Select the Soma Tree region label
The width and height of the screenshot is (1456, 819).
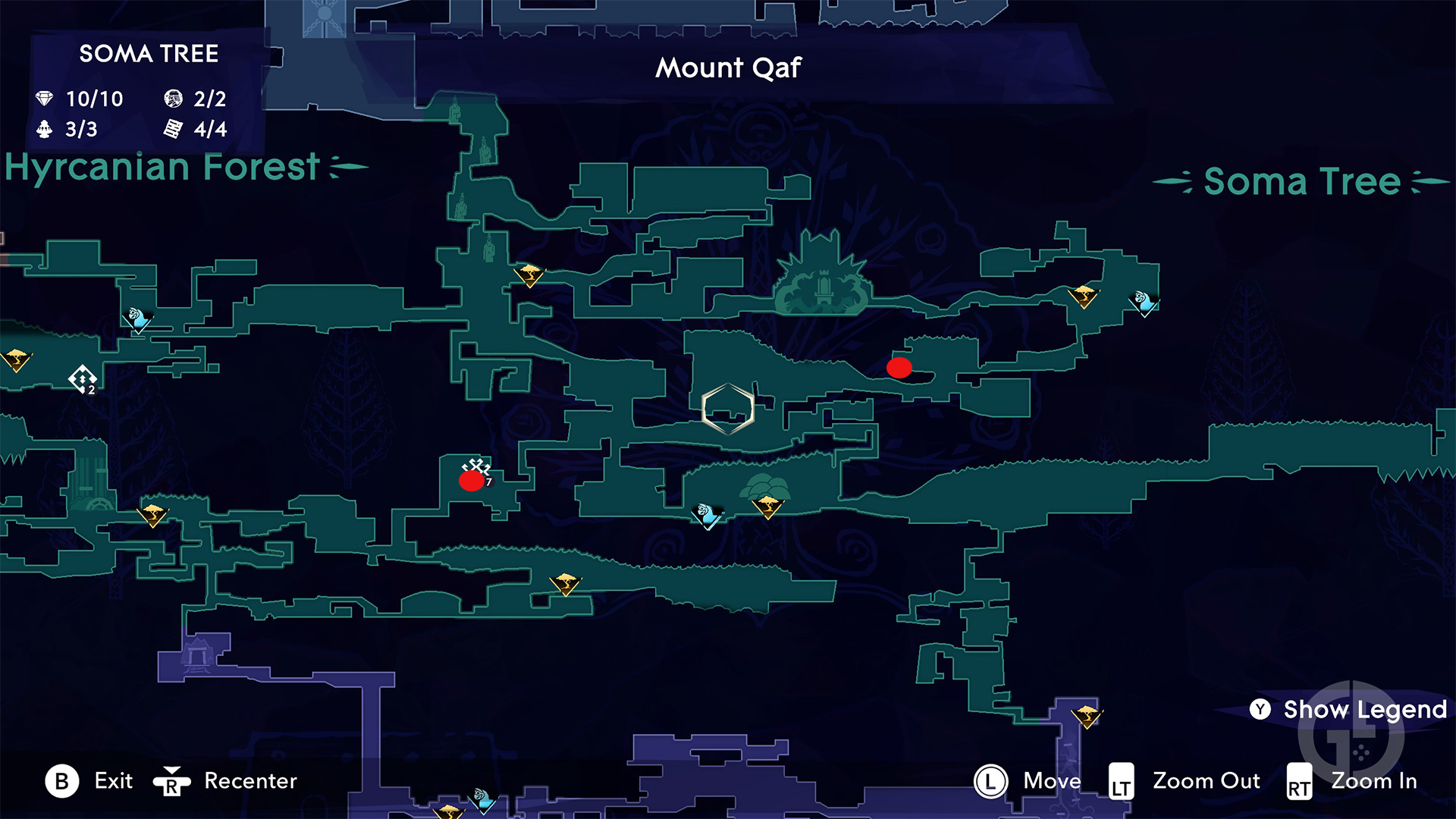(x=1301, y=182)
